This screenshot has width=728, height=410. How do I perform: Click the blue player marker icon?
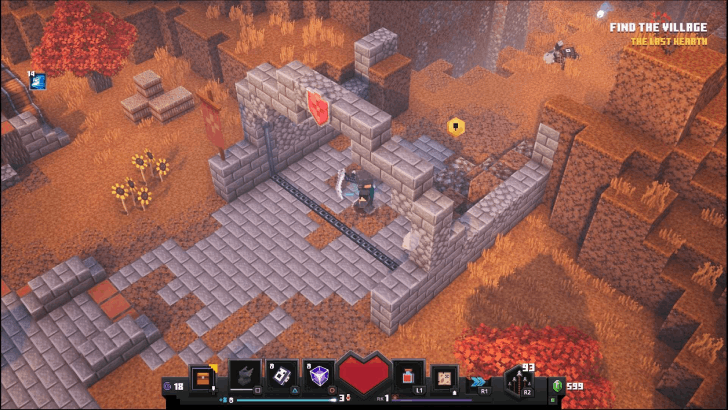39,82
